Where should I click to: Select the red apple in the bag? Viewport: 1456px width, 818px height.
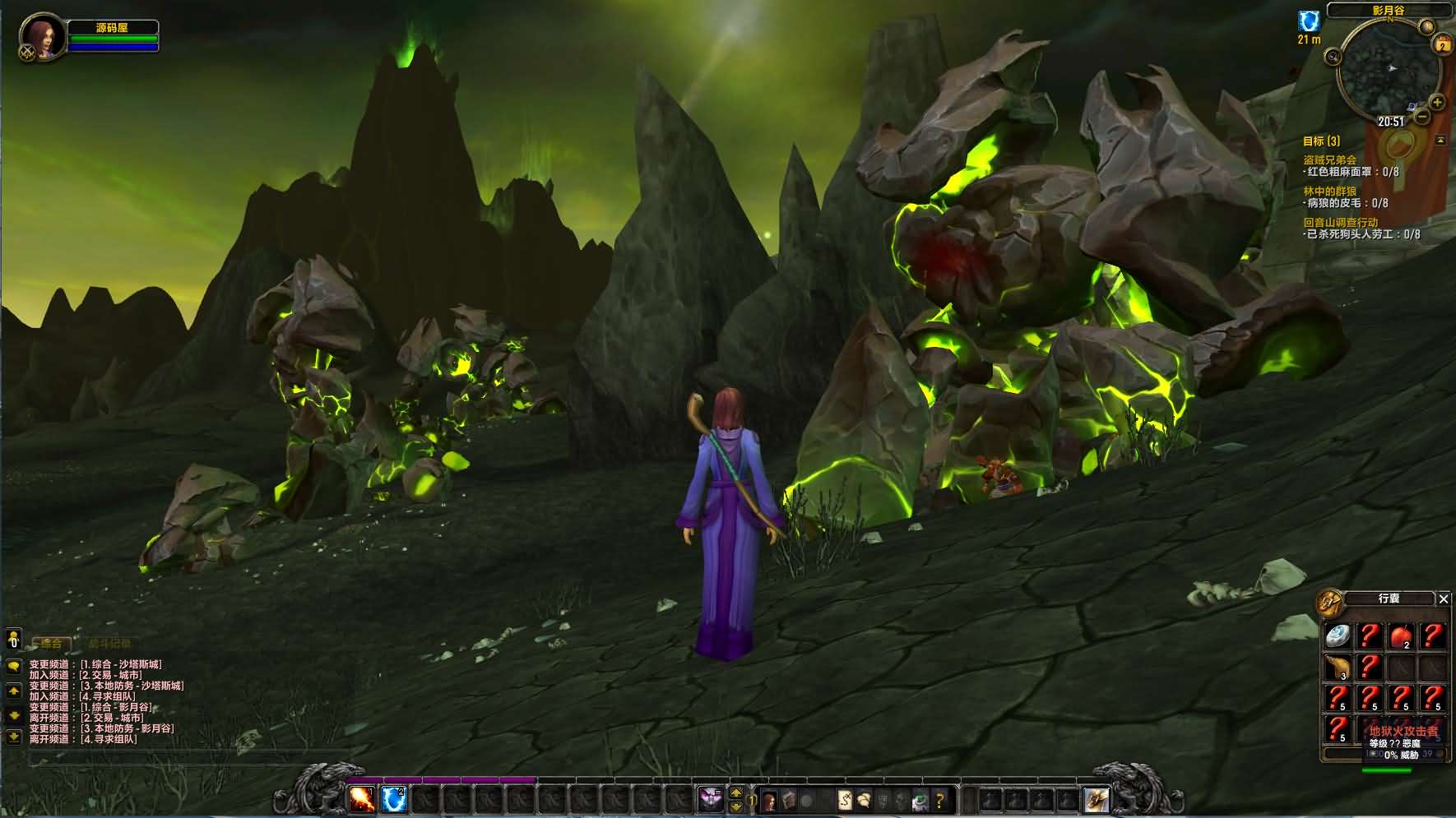[1401, 635]
